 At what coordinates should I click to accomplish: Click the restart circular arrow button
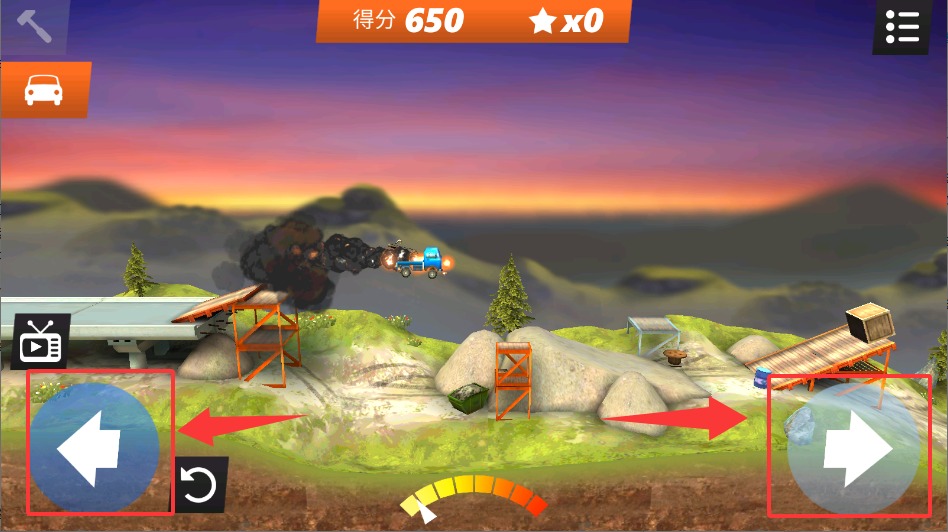coord(199,486)
